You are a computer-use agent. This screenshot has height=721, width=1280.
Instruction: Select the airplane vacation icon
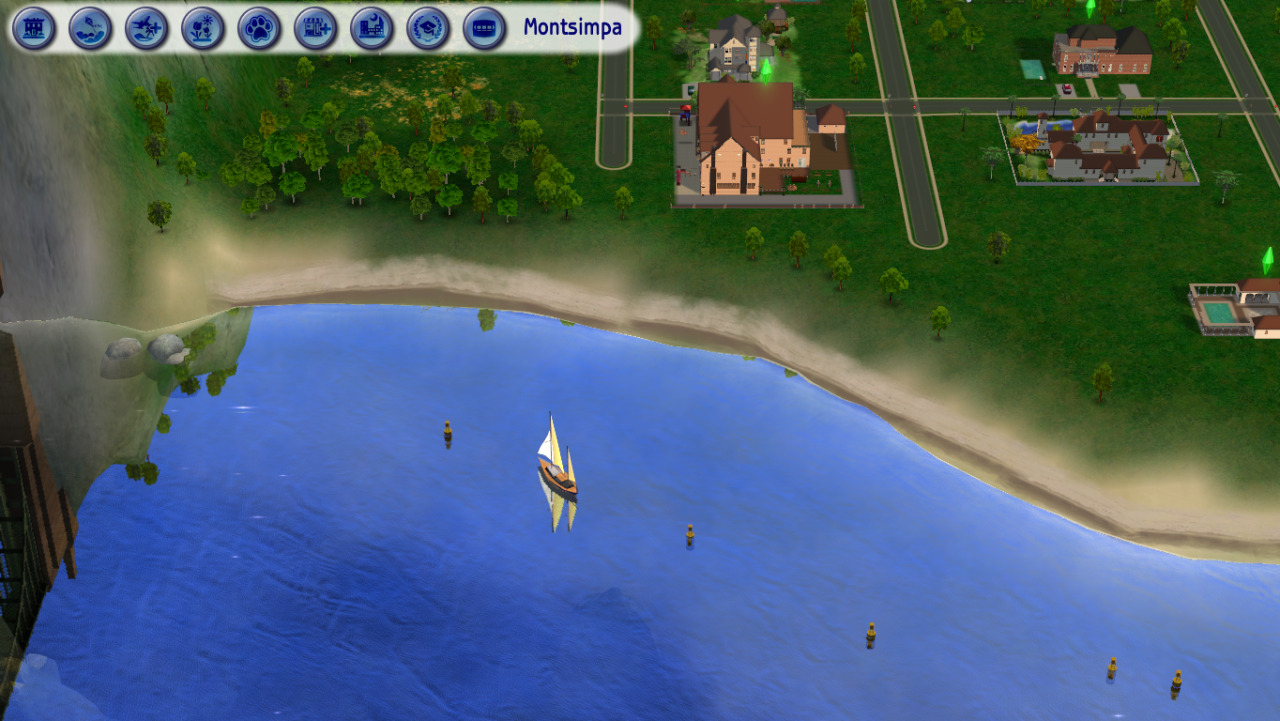pos(147,28)
